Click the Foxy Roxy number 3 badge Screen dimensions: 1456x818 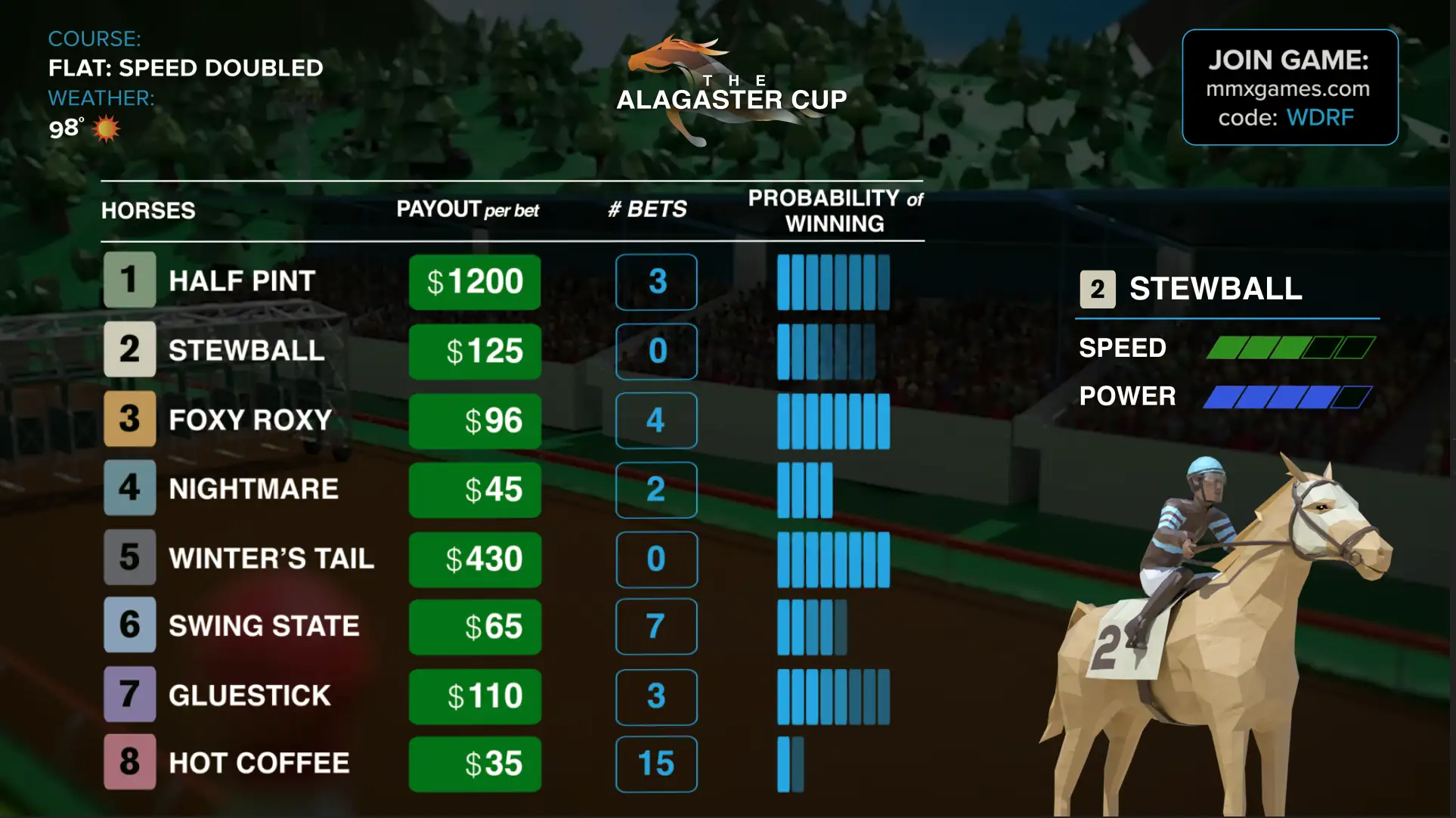click(x=129, y=420)
